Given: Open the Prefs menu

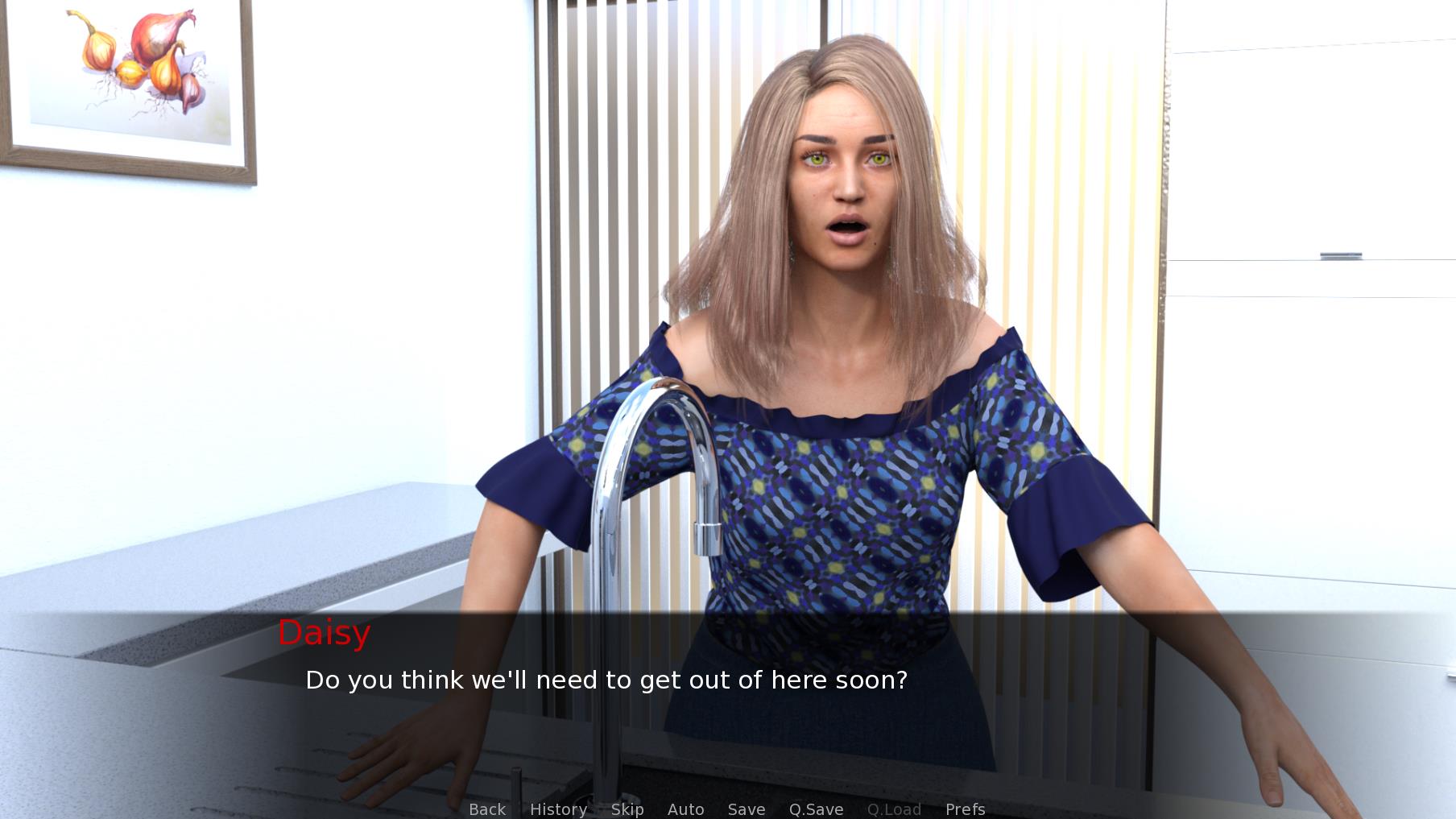Looking at the screenshot, I should click(965, 809).
